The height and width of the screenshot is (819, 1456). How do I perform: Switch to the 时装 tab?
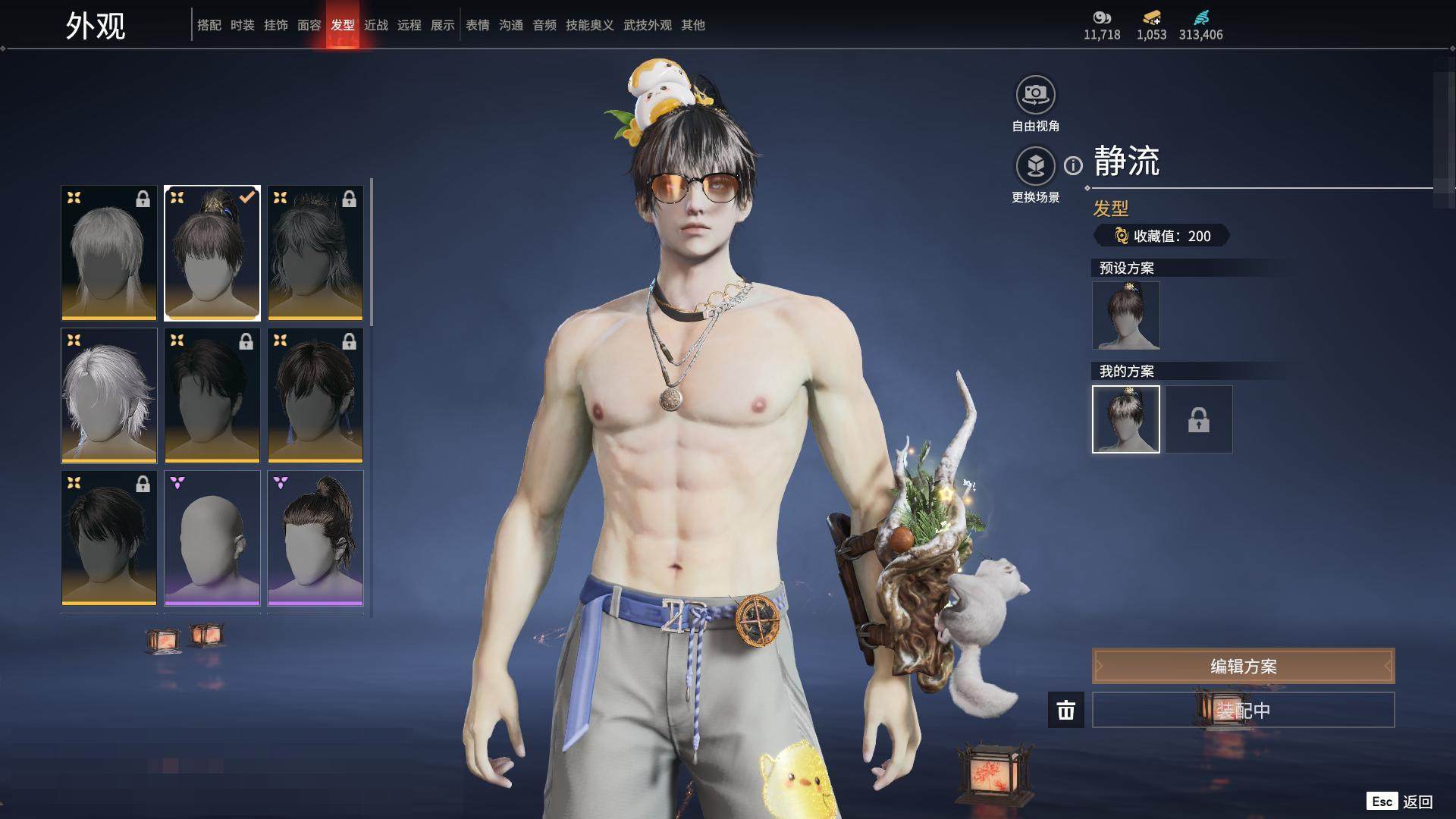[x=243, y=25]
